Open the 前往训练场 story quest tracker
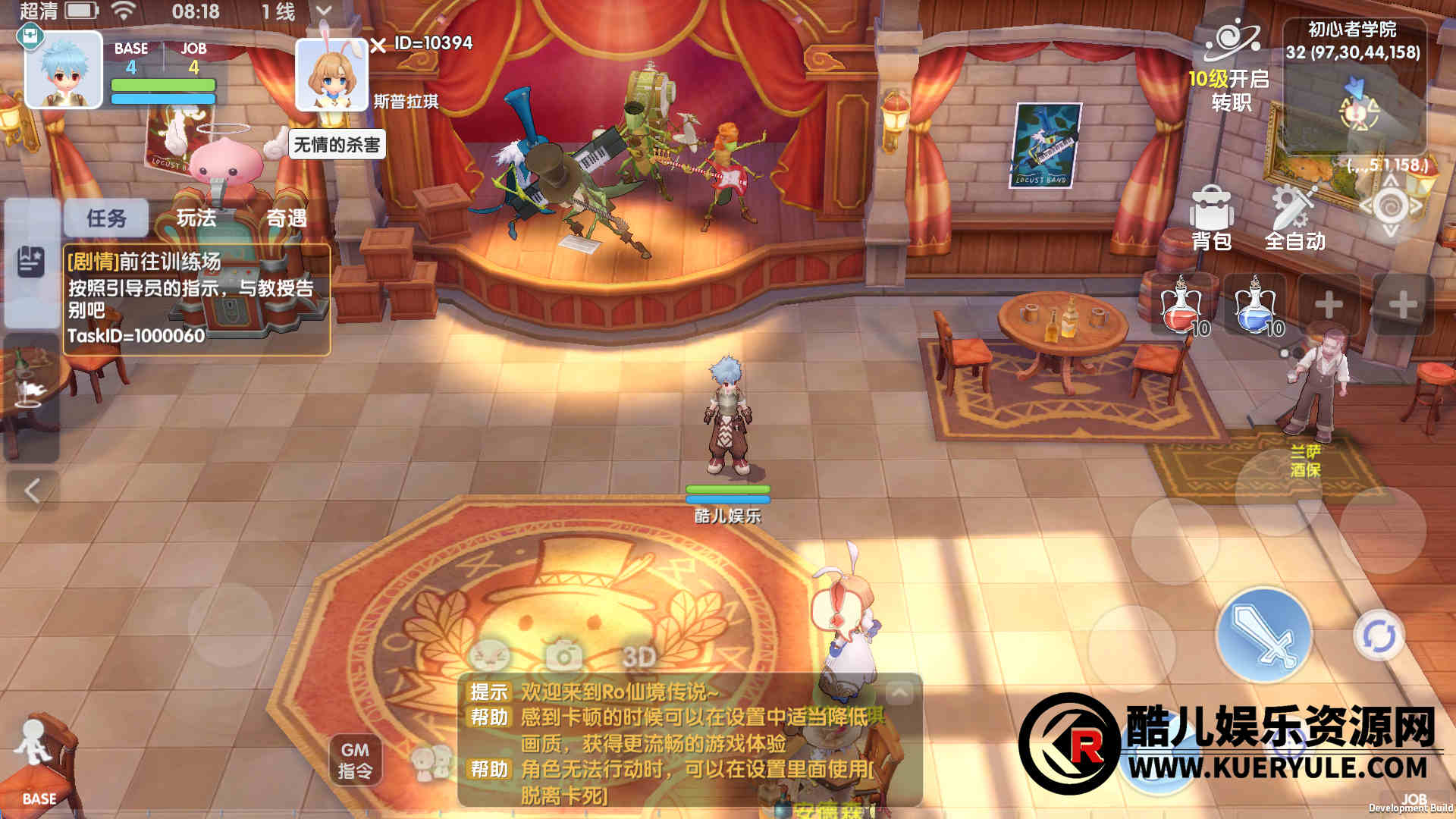The width and height of the screenshot is (1456, 819). coord(196,299)
